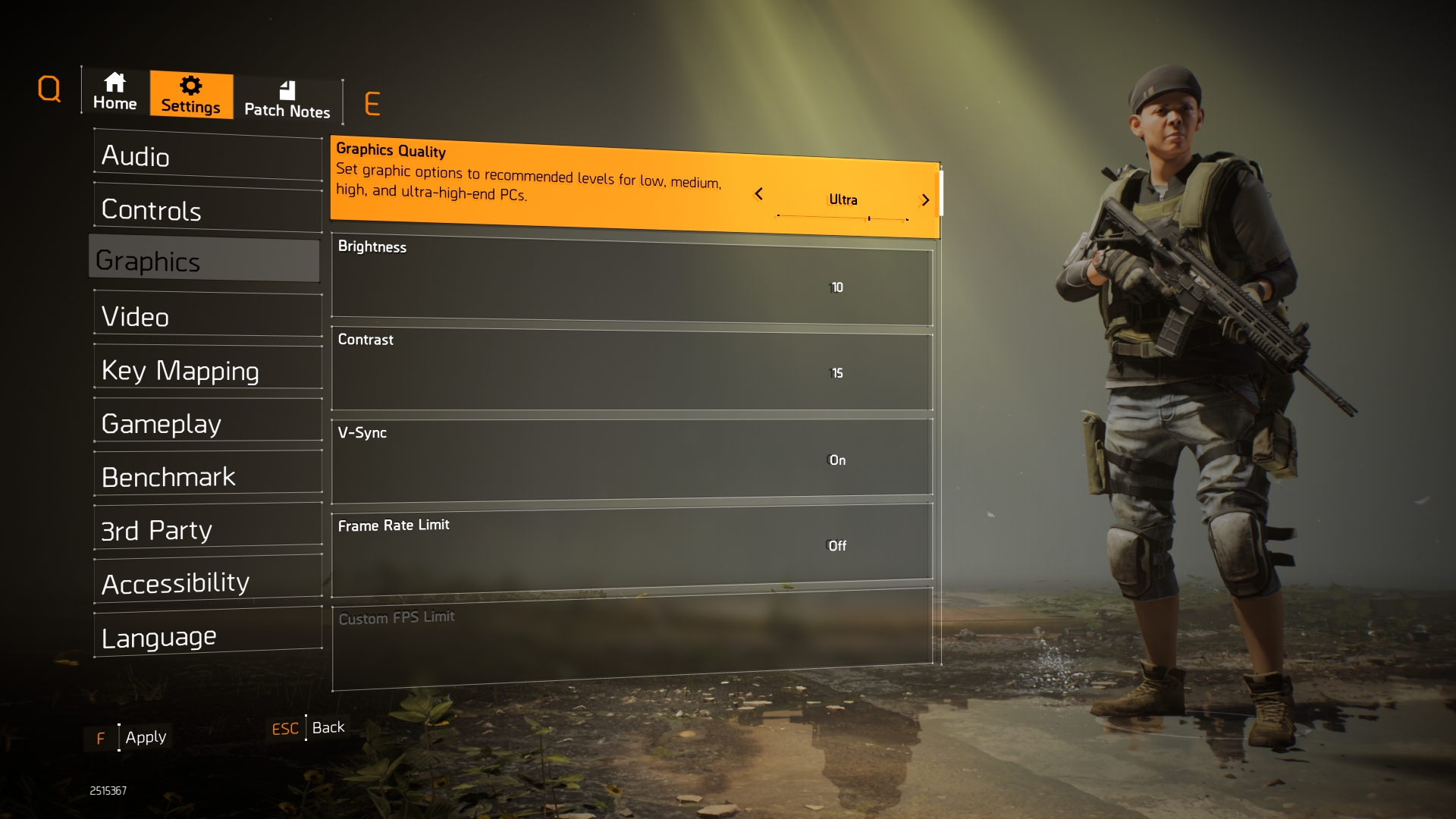The width and height of the screenshot is (1456, 819).
Task: Open the Home tab
Action: click(x=115, y=92)
